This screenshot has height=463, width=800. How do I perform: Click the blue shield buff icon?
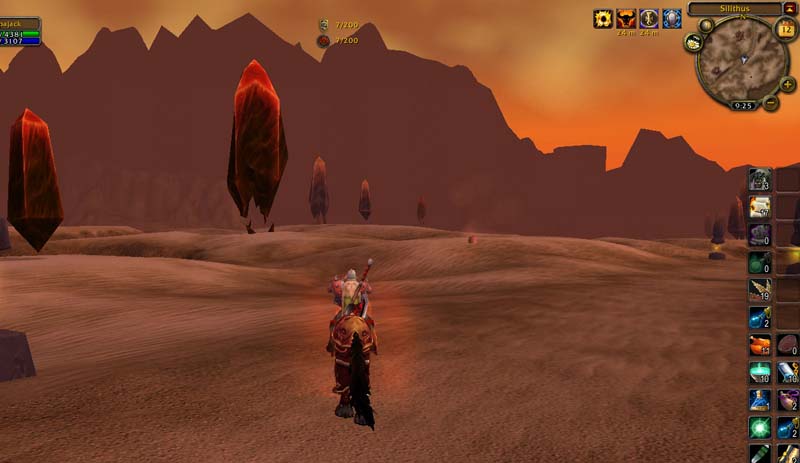click(x=672, y=19)
